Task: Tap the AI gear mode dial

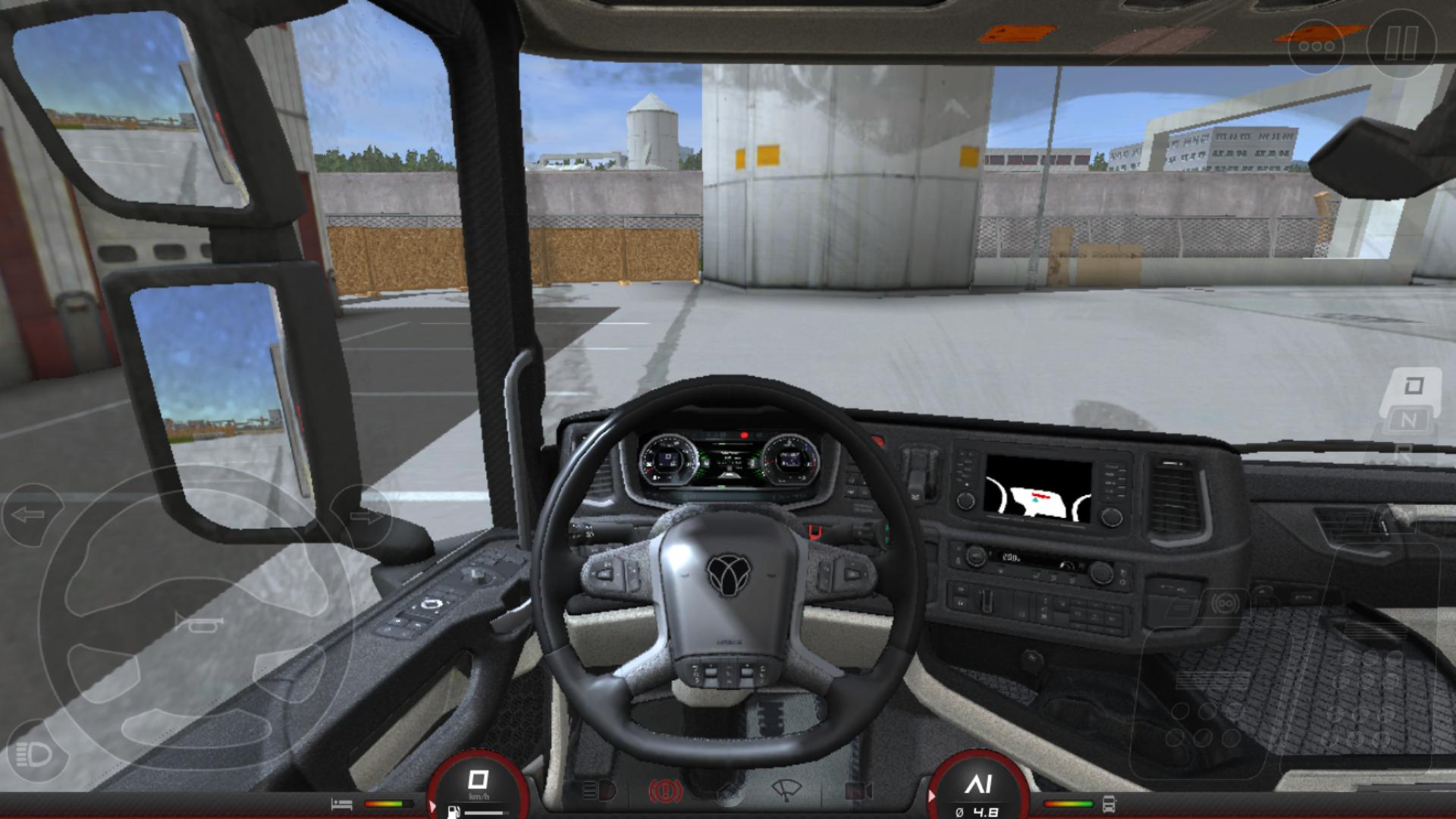Action: coord(978,789)
